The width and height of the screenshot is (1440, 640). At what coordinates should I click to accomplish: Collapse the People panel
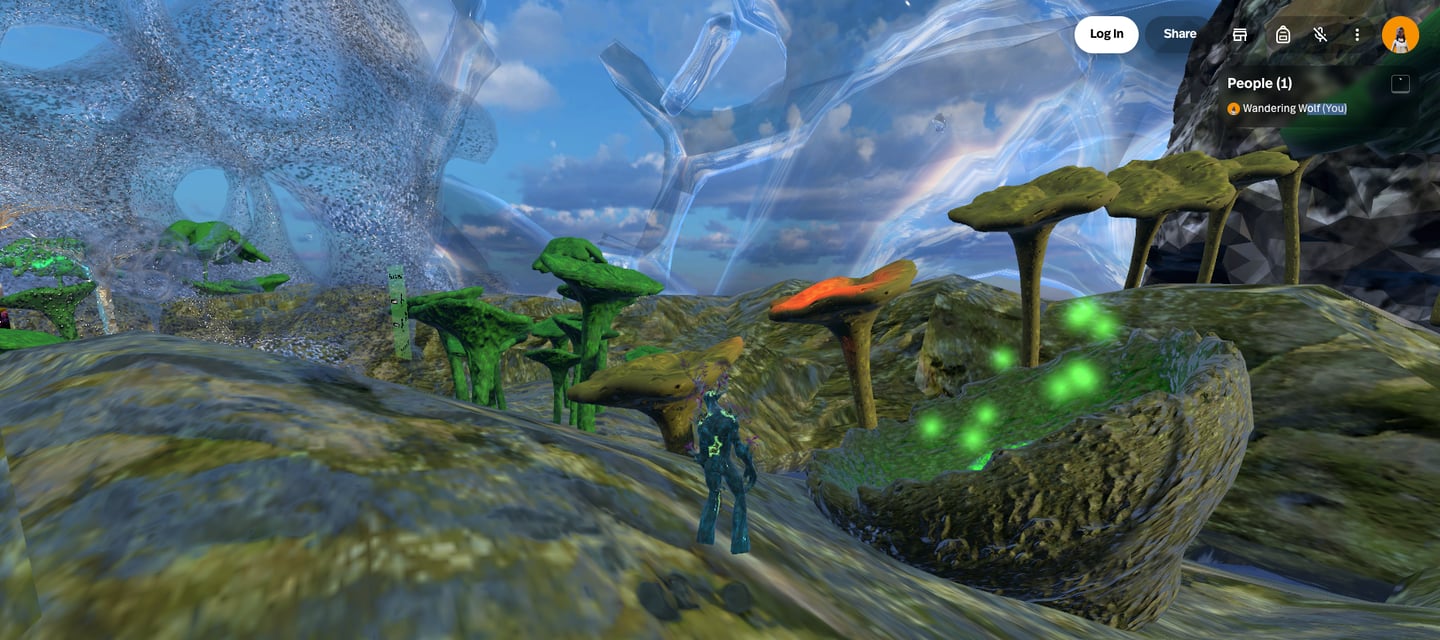click(x=1400, y=84)
